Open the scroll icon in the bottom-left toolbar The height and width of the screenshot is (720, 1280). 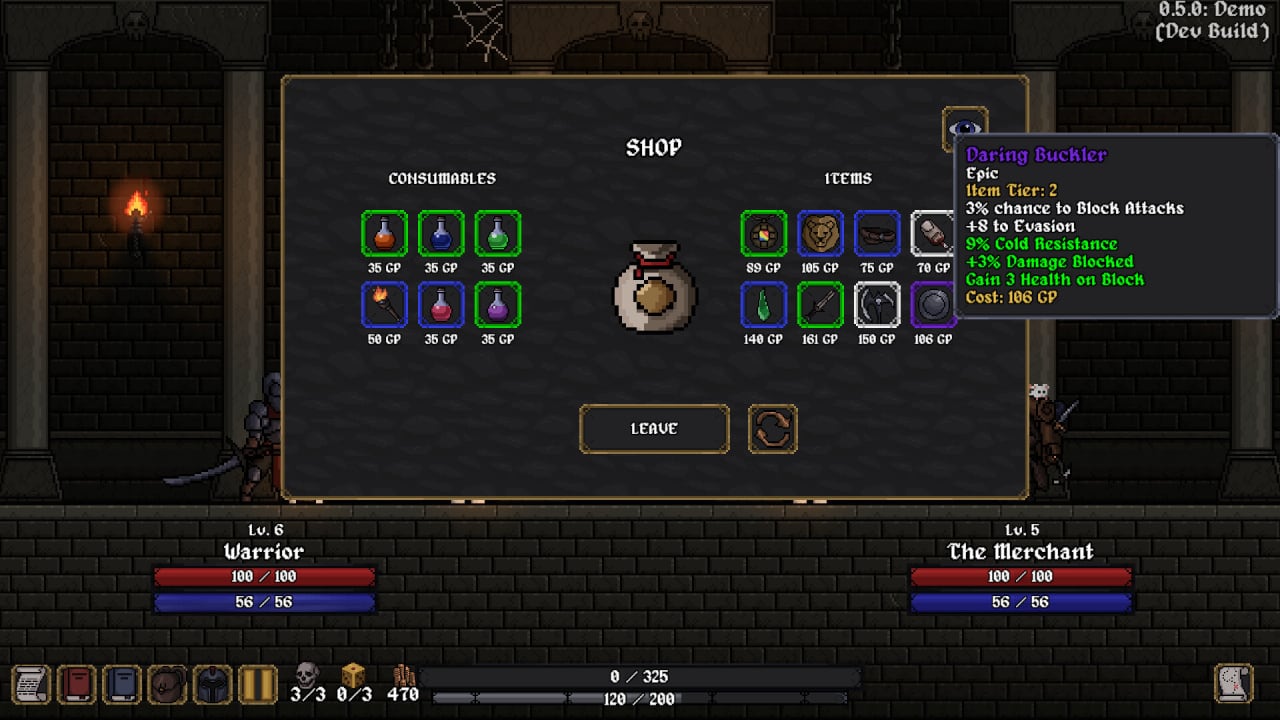(x=30, y=684)
